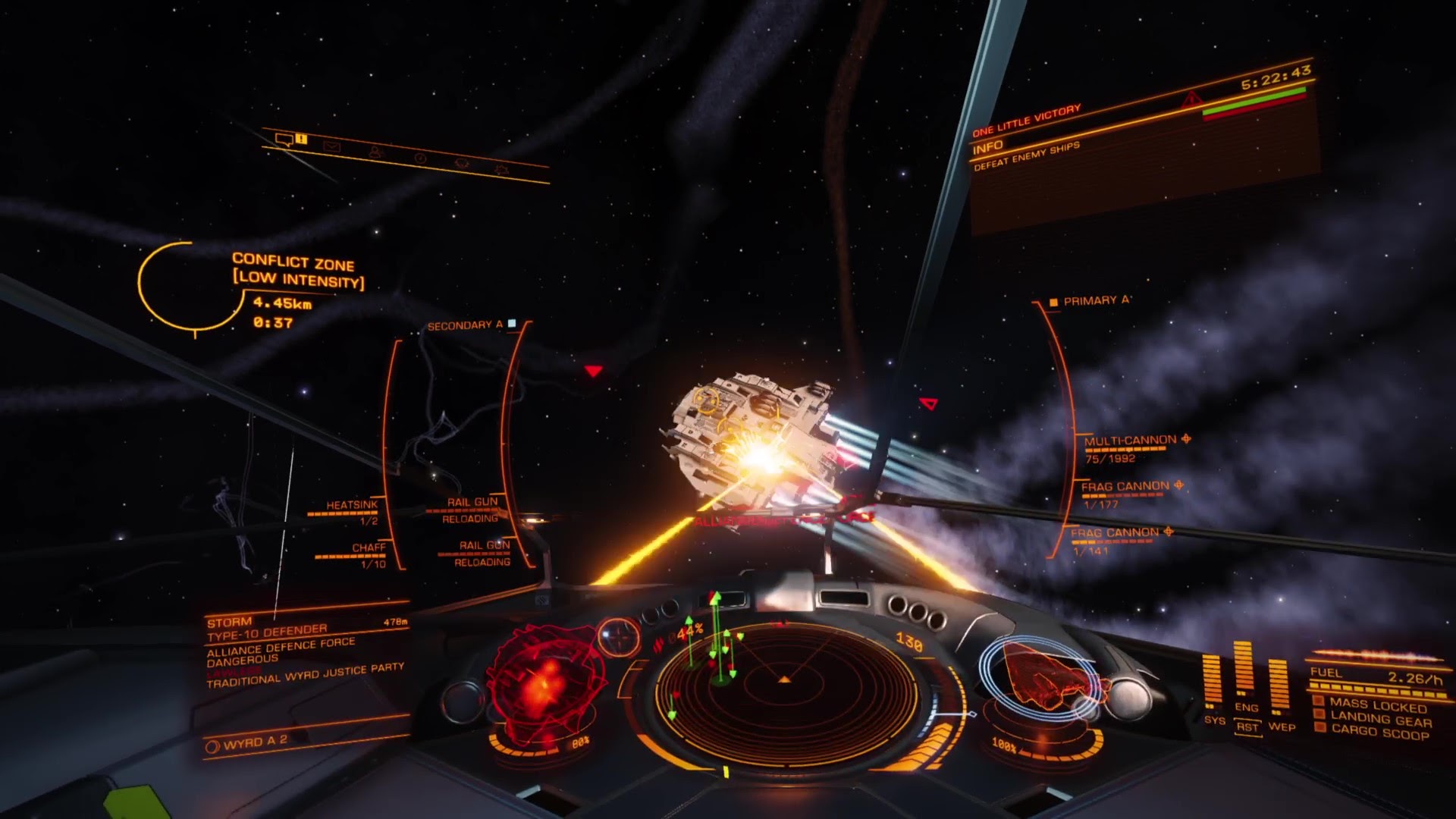
Task: Open the comms chat bubble panel
Action: coord(284,140)
